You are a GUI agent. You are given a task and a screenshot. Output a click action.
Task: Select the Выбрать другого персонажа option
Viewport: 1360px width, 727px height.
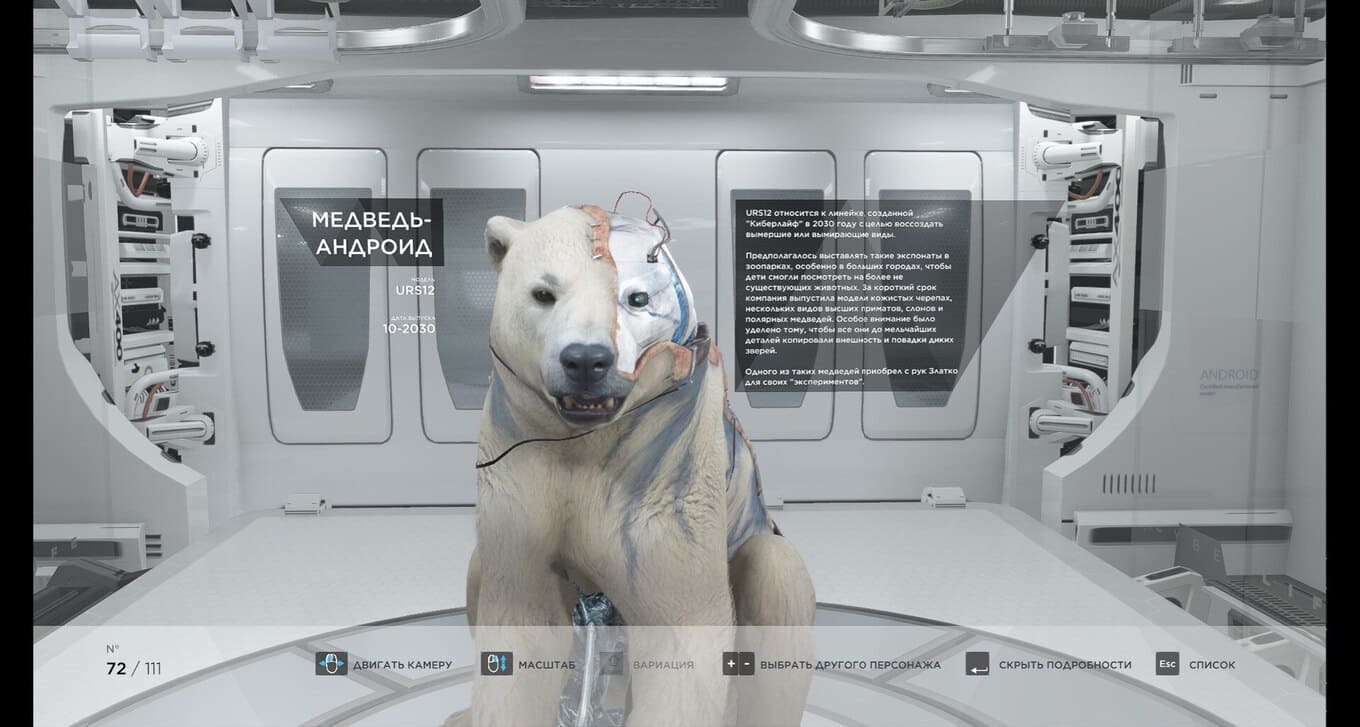pyautogui.click(x=849, y=664)
